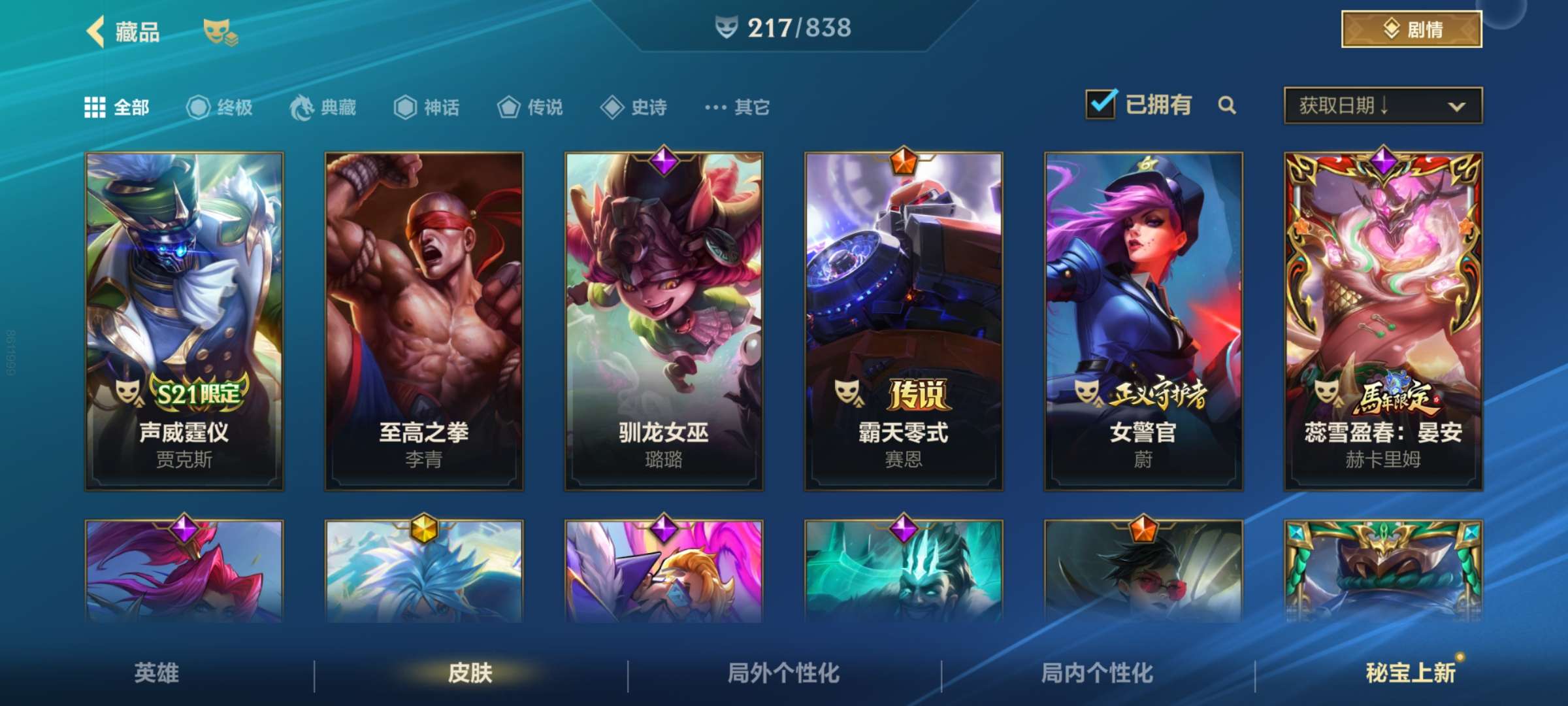Click the 剧情 button at top right

1411,29
